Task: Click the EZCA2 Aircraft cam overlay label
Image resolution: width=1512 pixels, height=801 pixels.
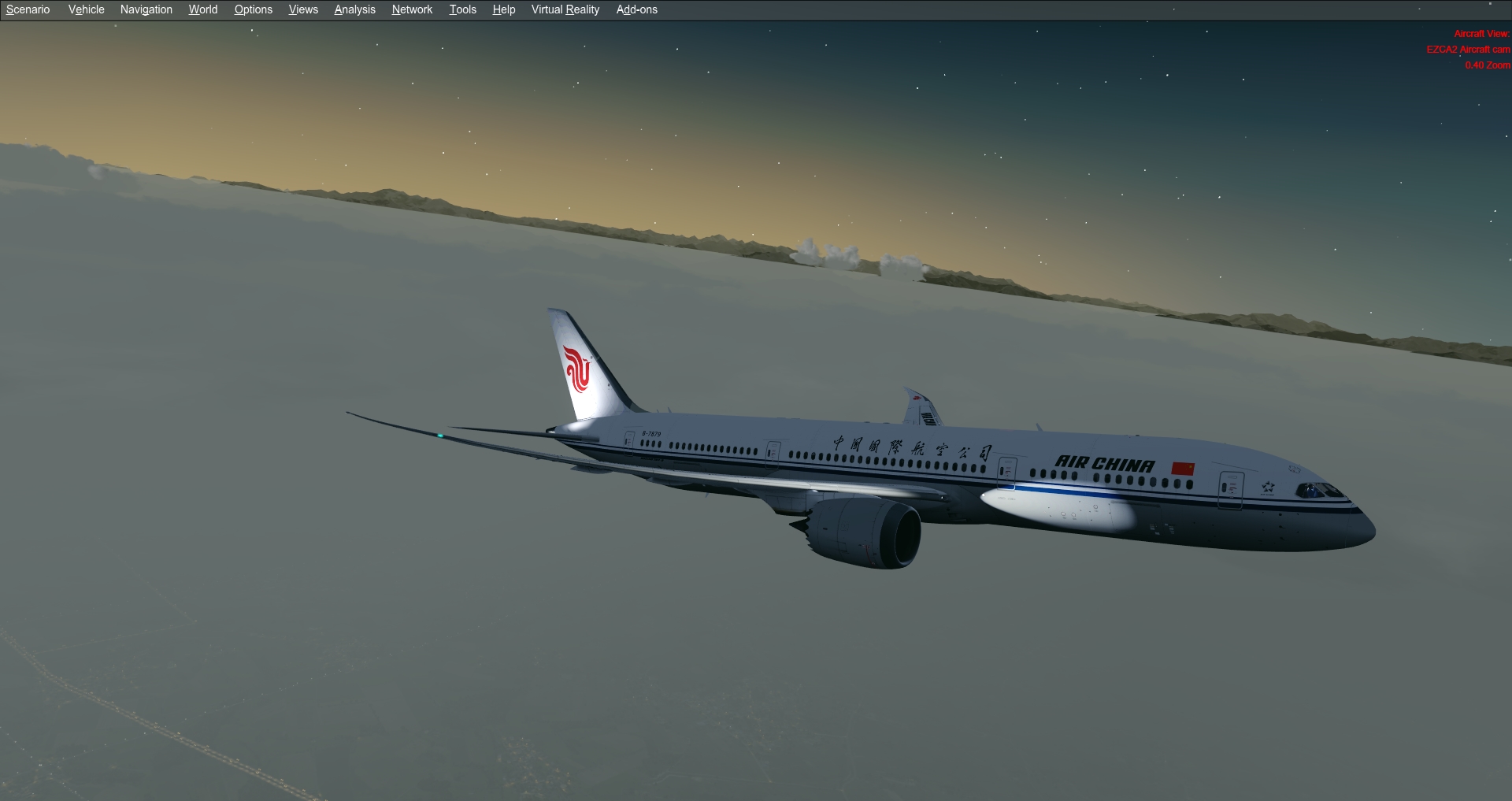Action: click(x=1468, y=49)
